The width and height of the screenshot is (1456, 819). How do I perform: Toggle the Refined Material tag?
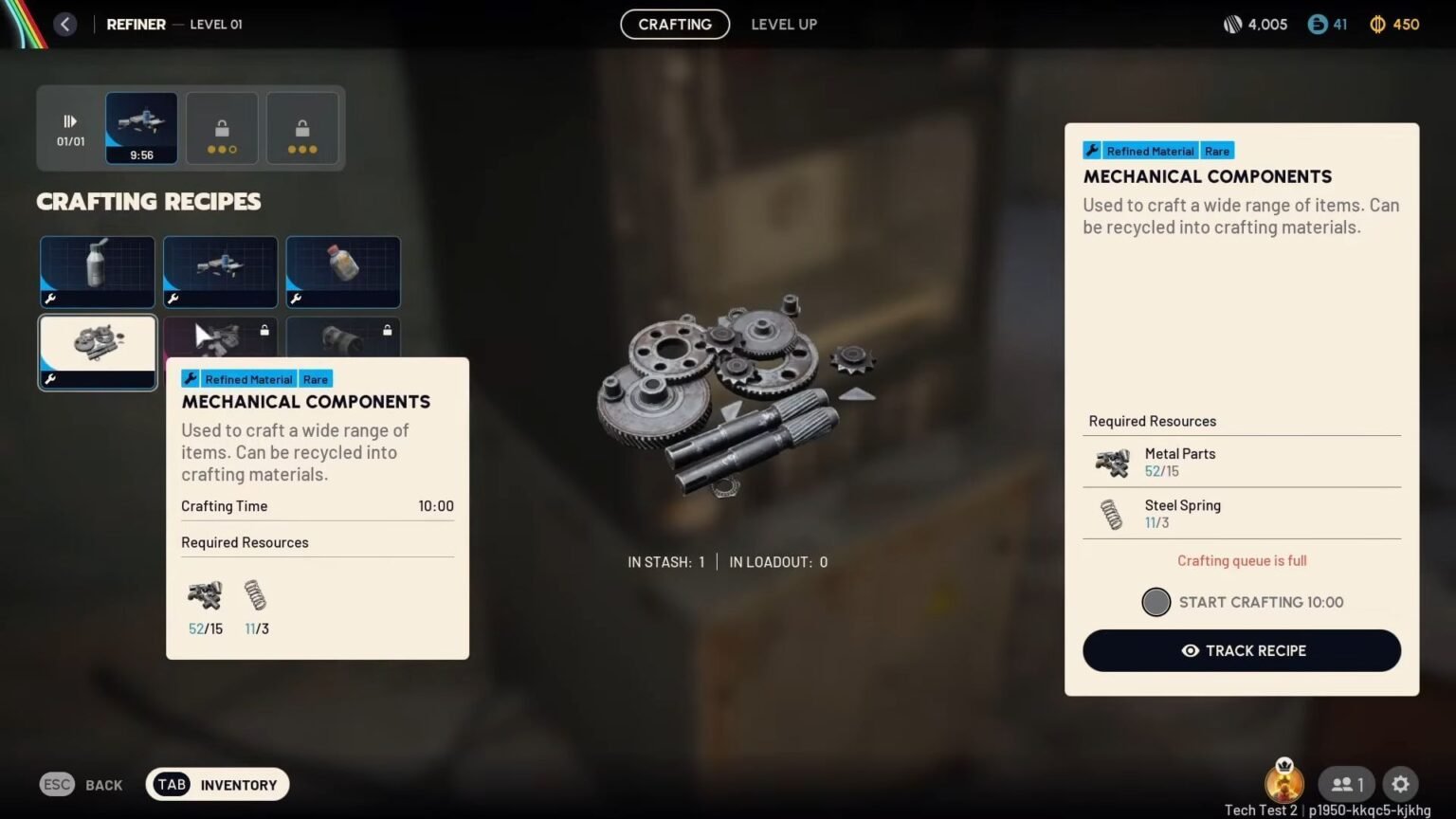coord(1150,150)
